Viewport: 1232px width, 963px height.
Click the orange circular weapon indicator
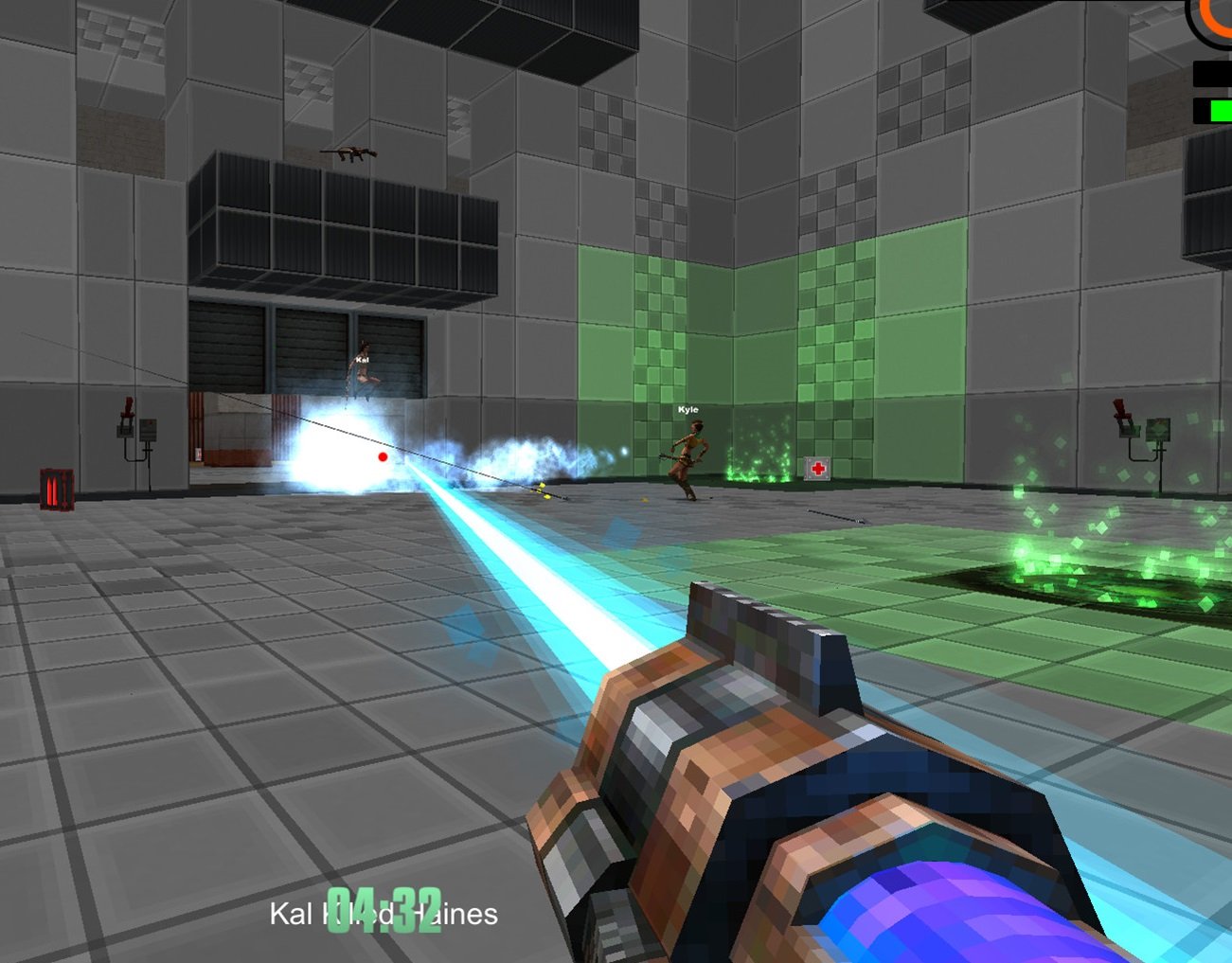point(1214,19)
